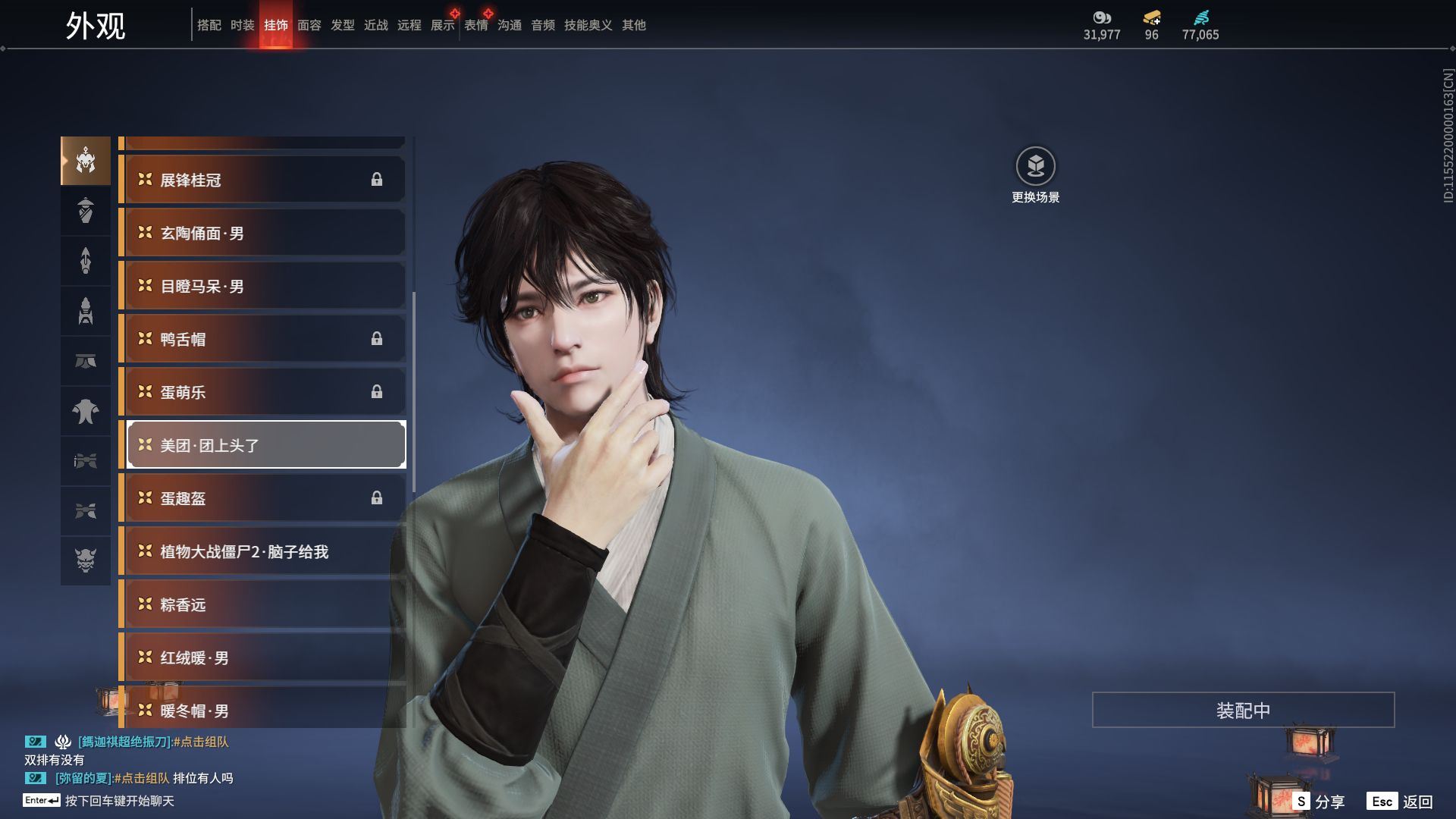Open the 面容 tab
Screen dimensions: 1456x819
coord(309,25)
